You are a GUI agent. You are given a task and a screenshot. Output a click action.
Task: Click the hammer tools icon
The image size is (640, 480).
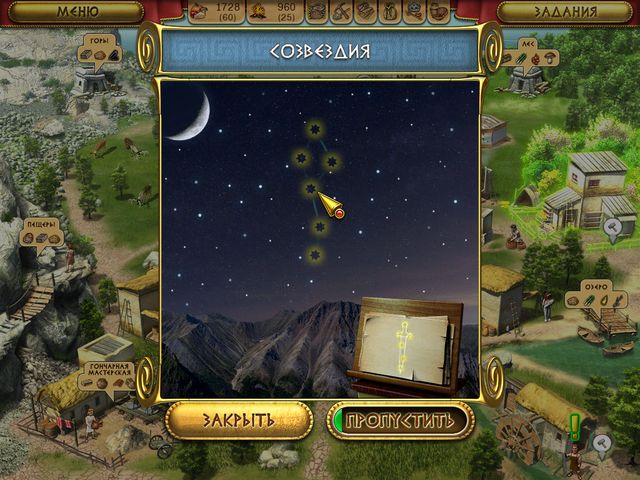coord(342,12)
